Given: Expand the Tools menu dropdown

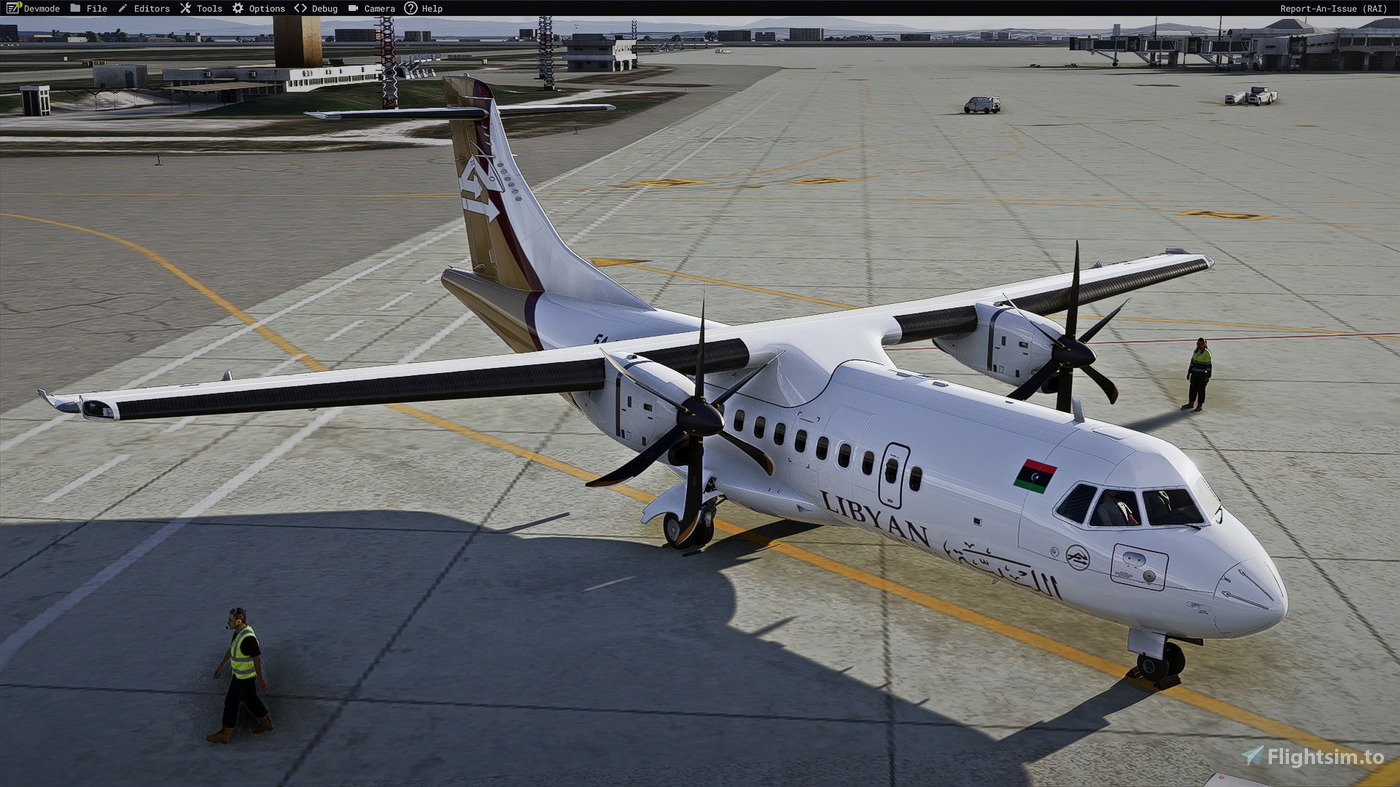Looking at the screenshot, I should (209, 8).
